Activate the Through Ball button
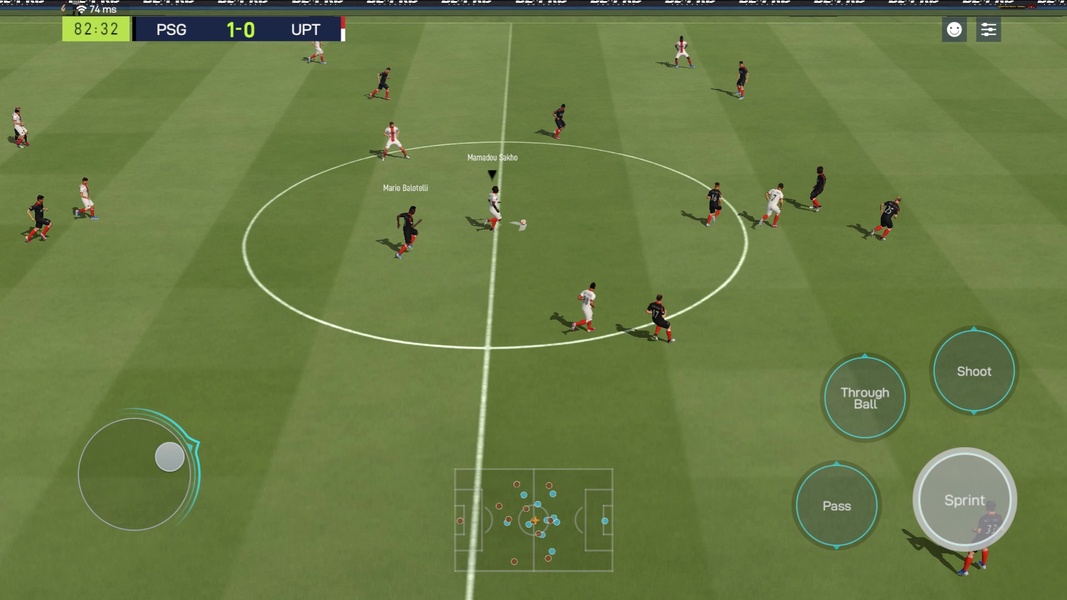1067x600 pixels. (865, 398)
